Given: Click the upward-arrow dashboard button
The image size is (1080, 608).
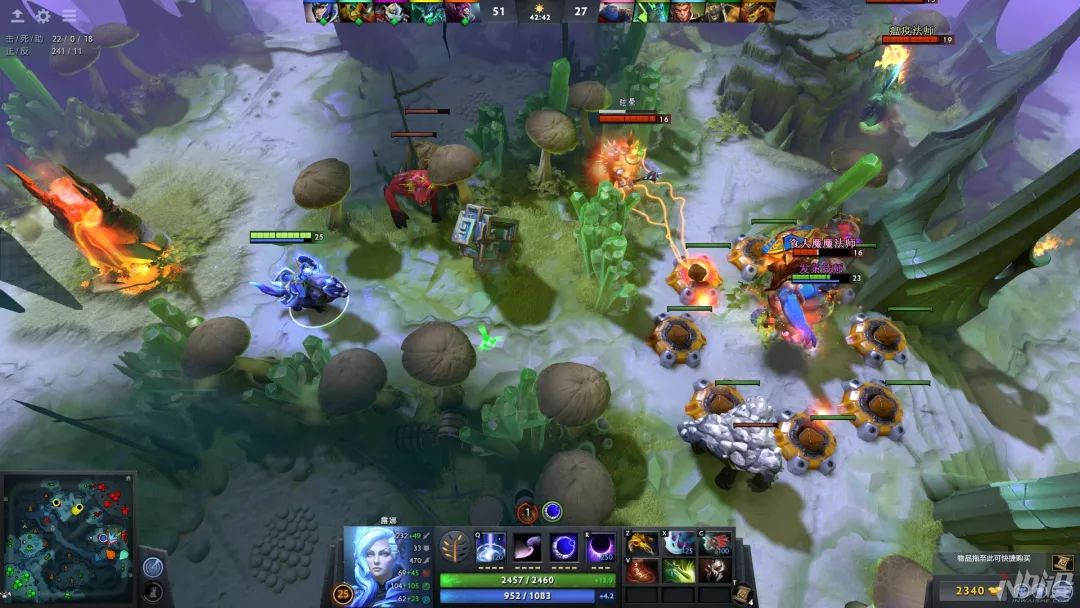Looking at the screenshot, I should click(x=17, y=16).
